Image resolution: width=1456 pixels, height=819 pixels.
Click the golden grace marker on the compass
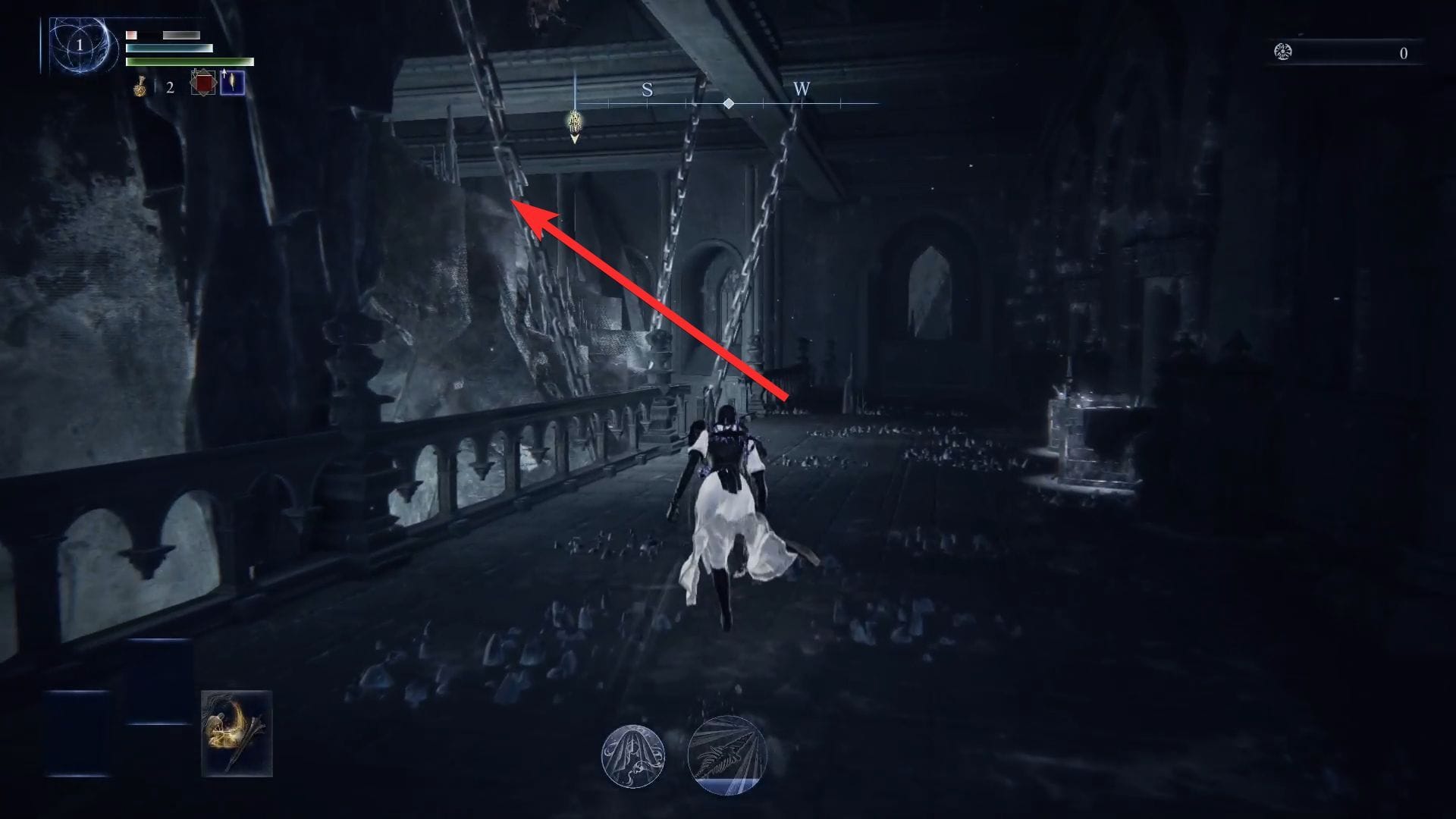pos(575,119)
